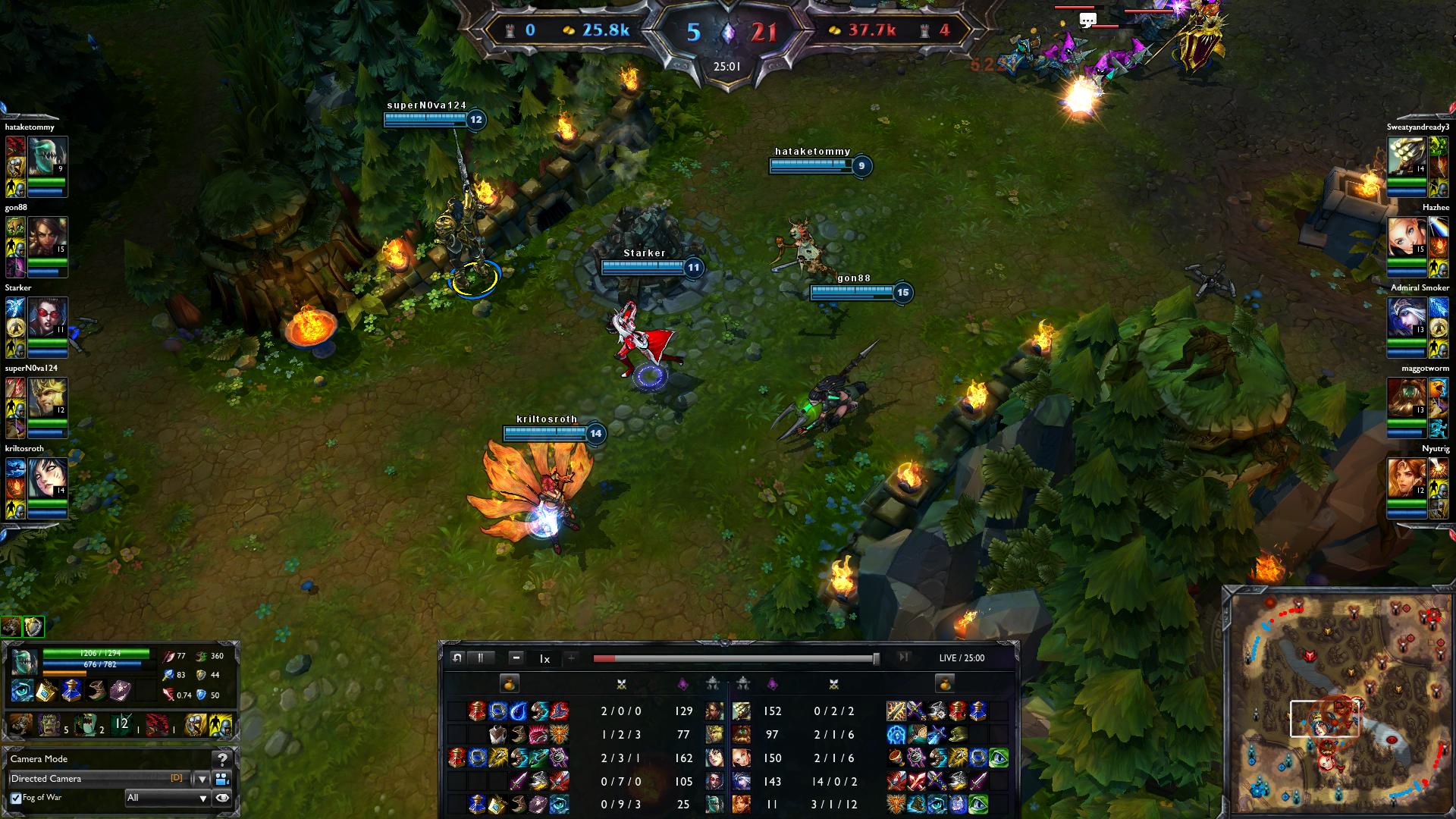Click the 1x playback speed label

544,658
